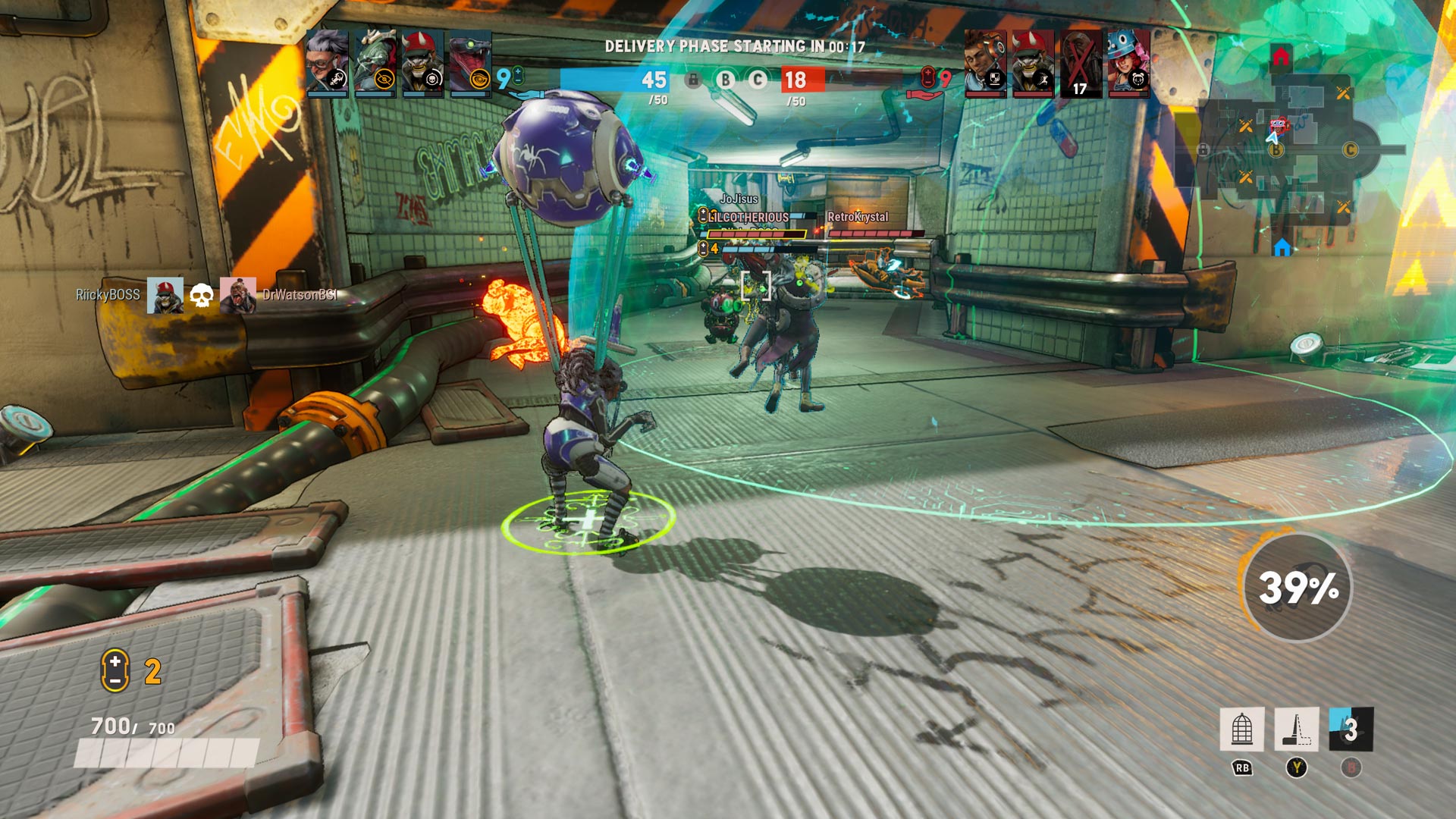Click the super meter showing 39%
Screen dimensions: 1456x819
1298,588
